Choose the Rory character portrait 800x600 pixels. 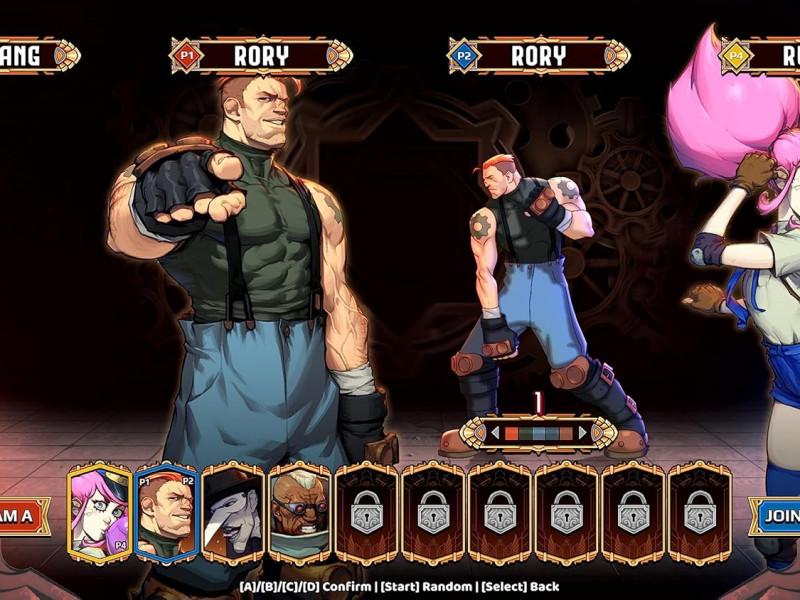tap(166, 513)
